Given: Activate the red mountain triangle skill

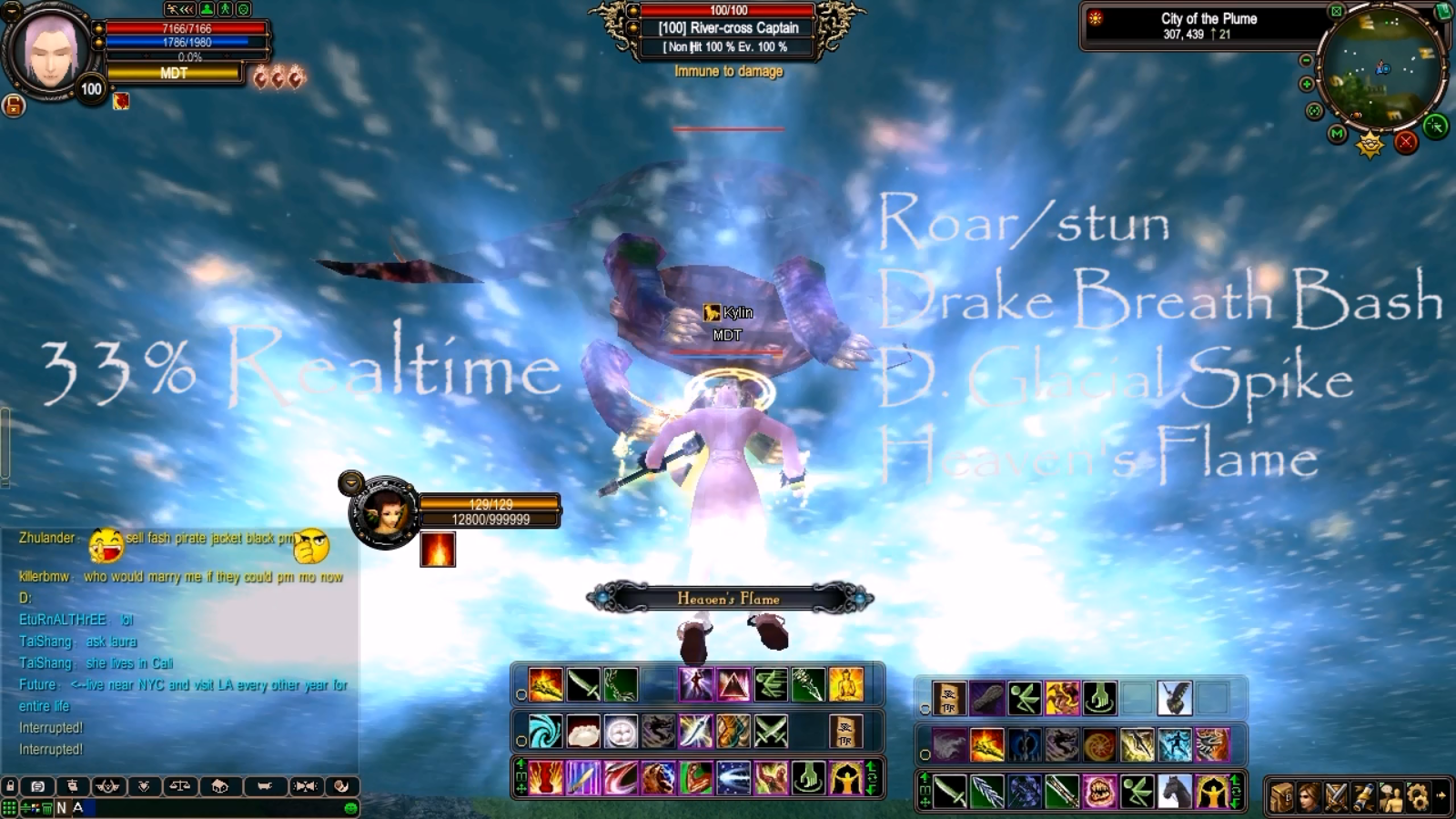Looking at the screenshot, I should pyautogui.click(x=733, y=684).
